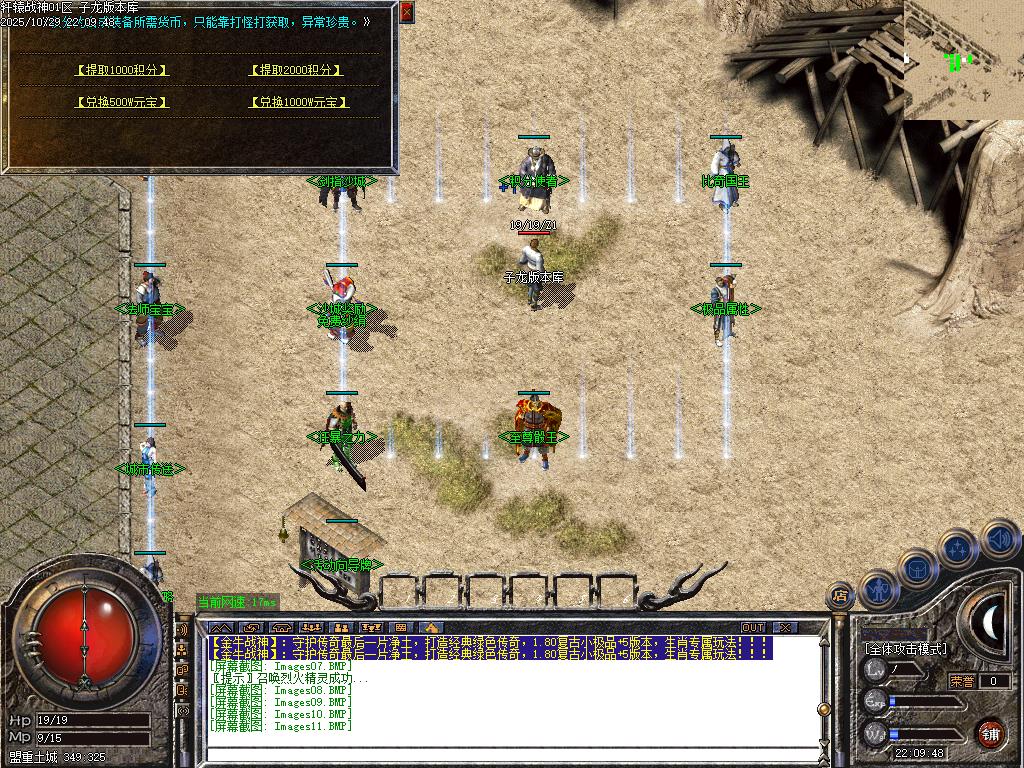
Task: Switch the 全体攻击模式 attack mode label
Action: coord(905,649)
